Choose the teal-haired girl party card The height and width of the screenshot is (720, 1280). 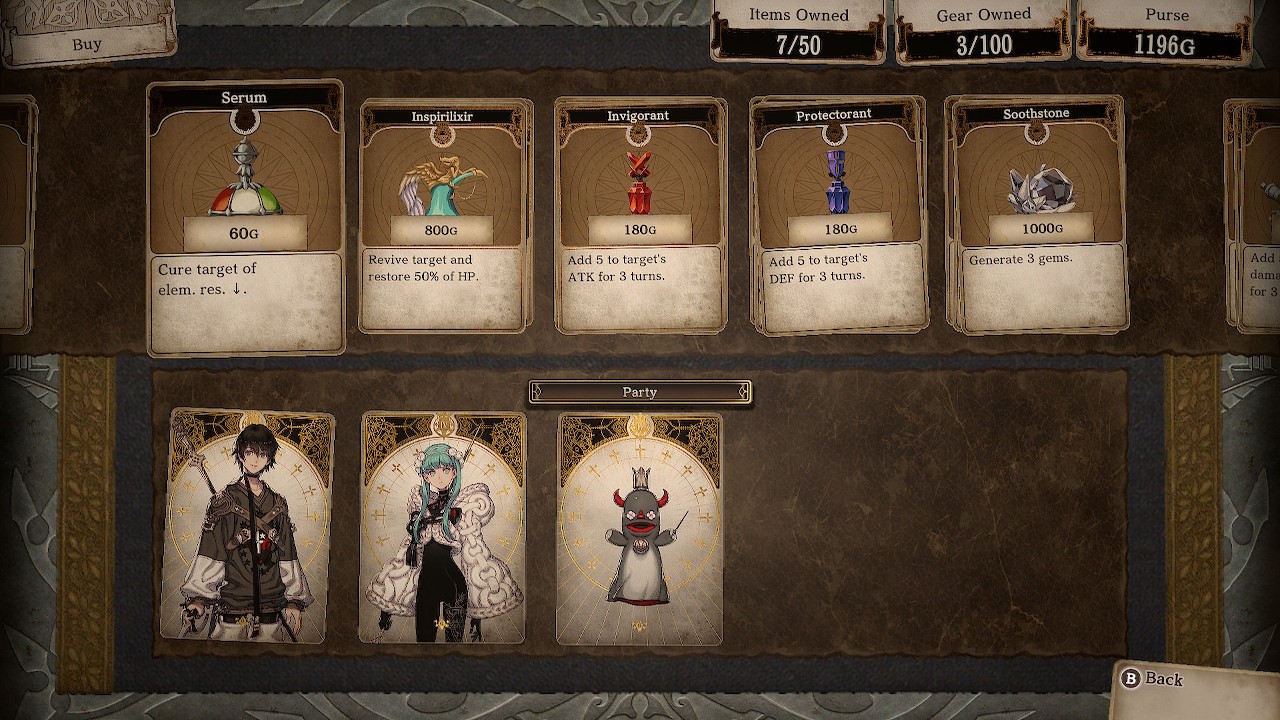pyautogui.click(x=442, y=527)
